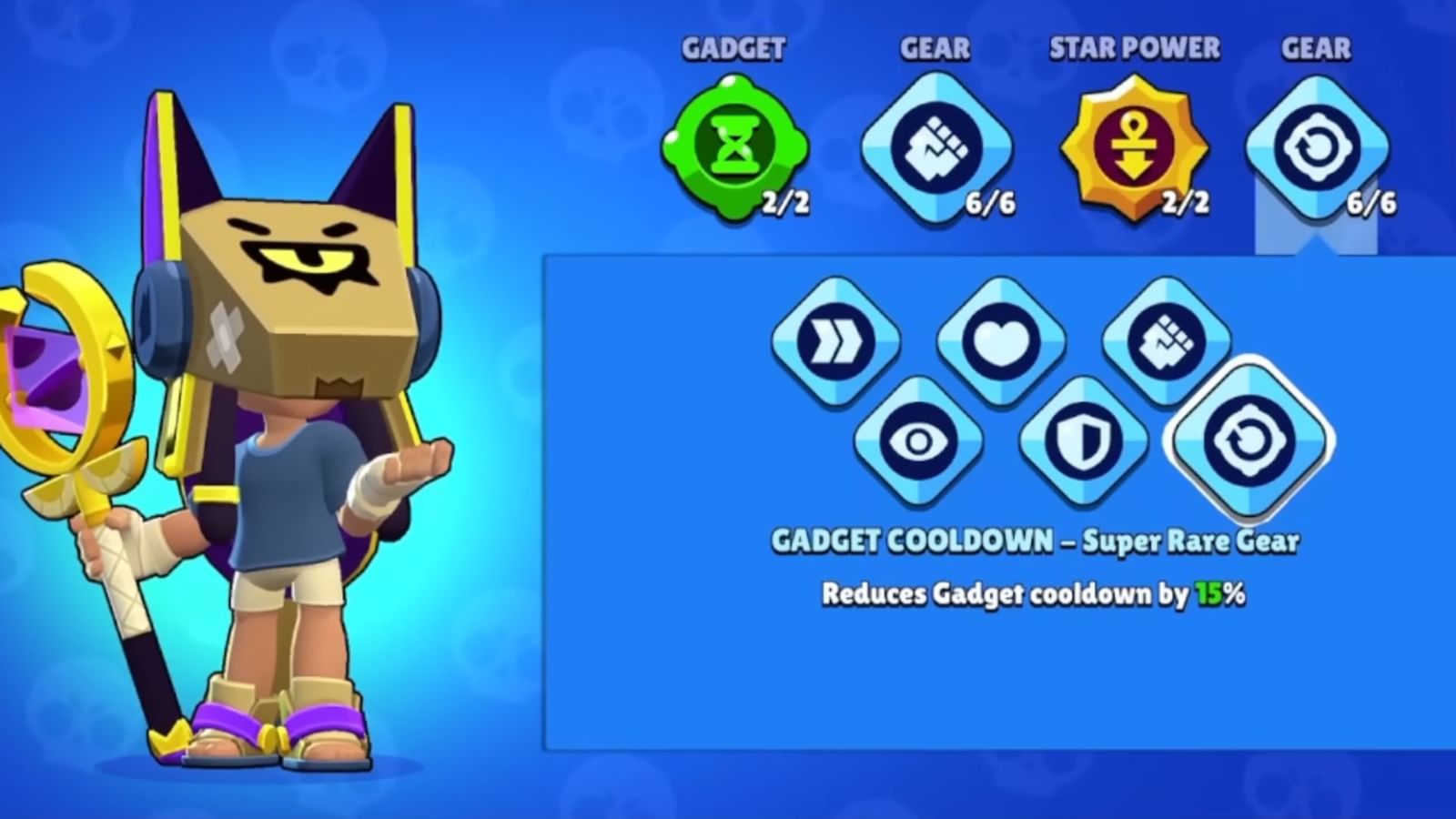Click the GADGET column header
The height and width of the screenshot is (819, 1456).
[733, 50]
